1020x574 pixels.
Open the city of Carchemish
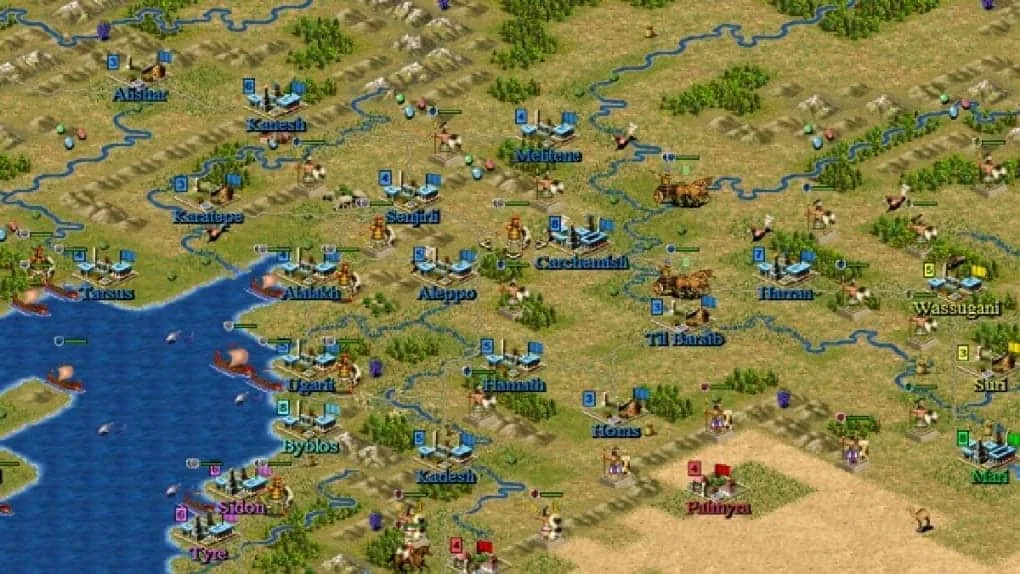point(580,237)
